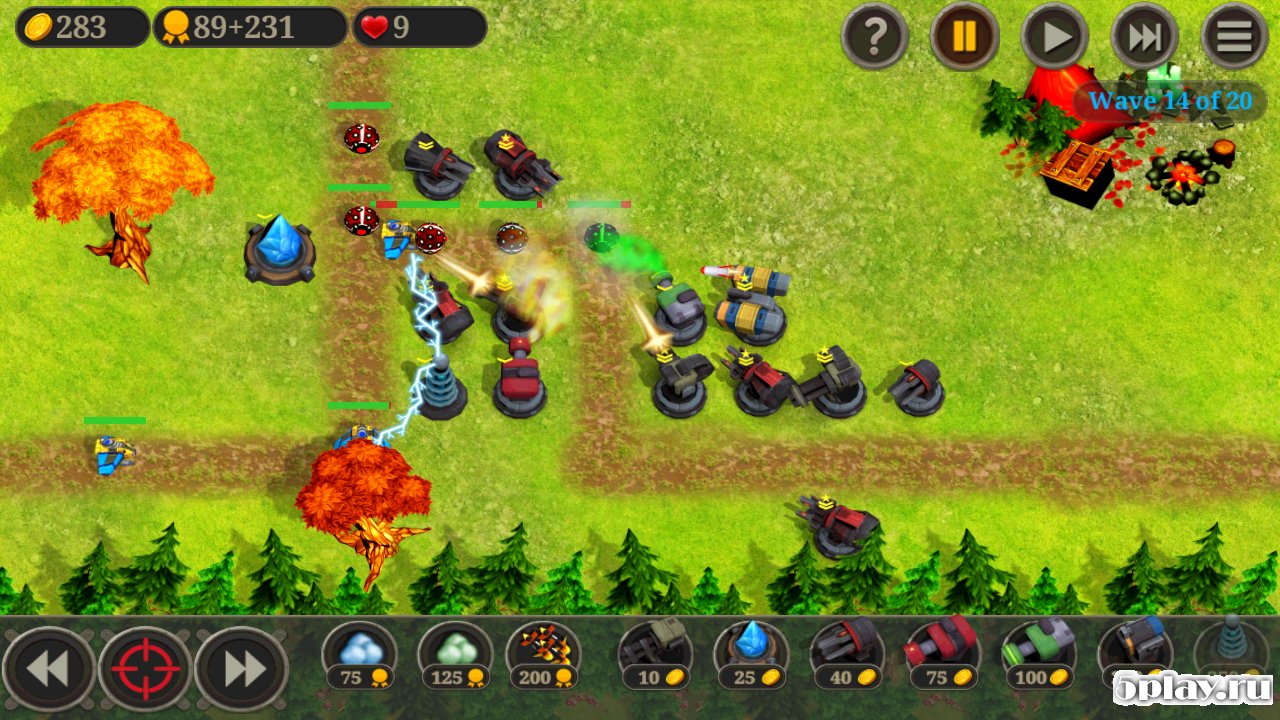This screenshot has width=1280, height=720.
Task: Choose the blue cloud ability costing 75
Action: (x=360, y=654)
